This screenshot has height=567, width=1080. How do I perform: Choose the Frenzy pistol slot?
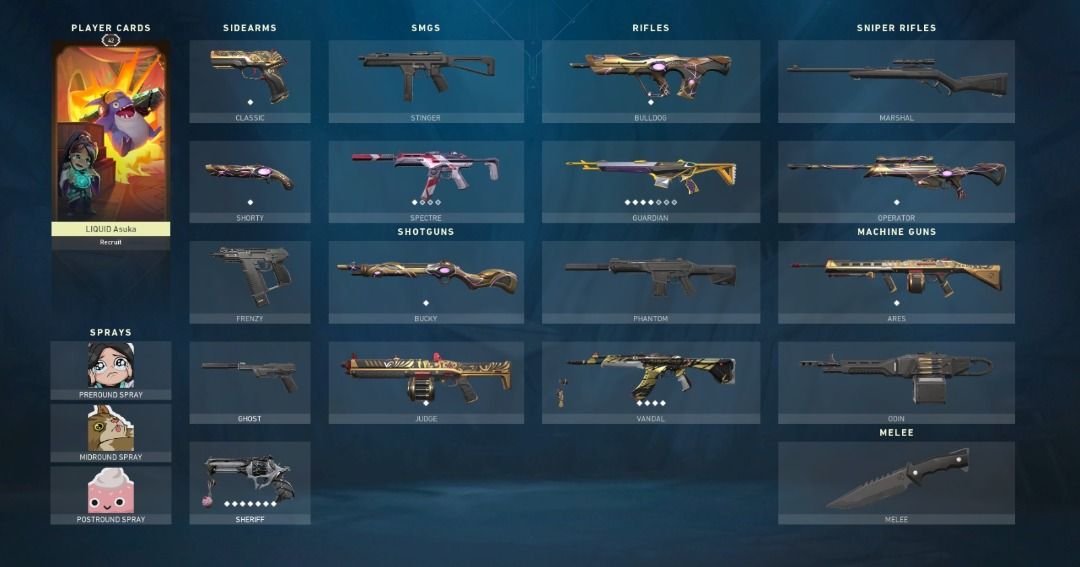[x=250, y=281]
